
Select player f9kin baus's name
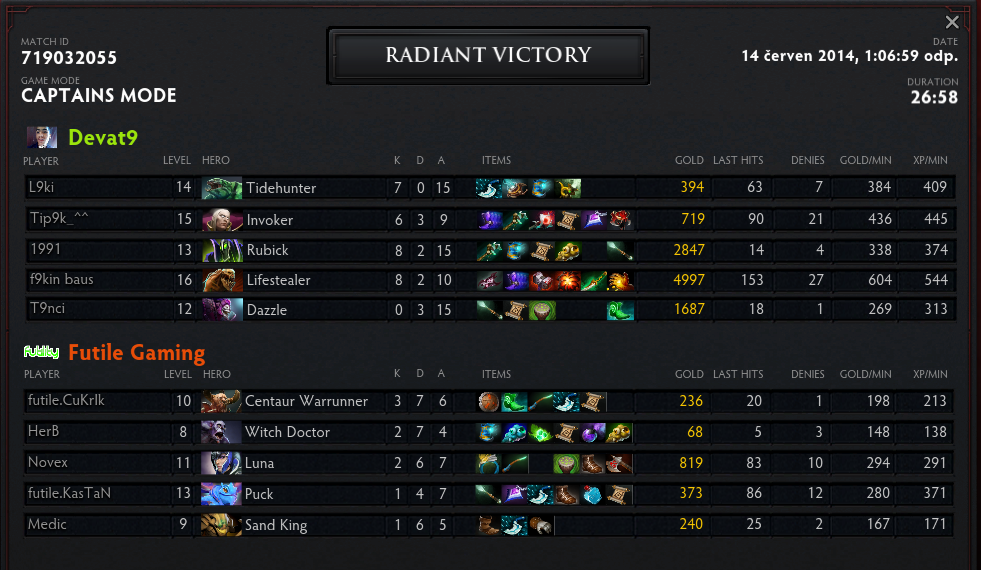(x=60, y=280)
